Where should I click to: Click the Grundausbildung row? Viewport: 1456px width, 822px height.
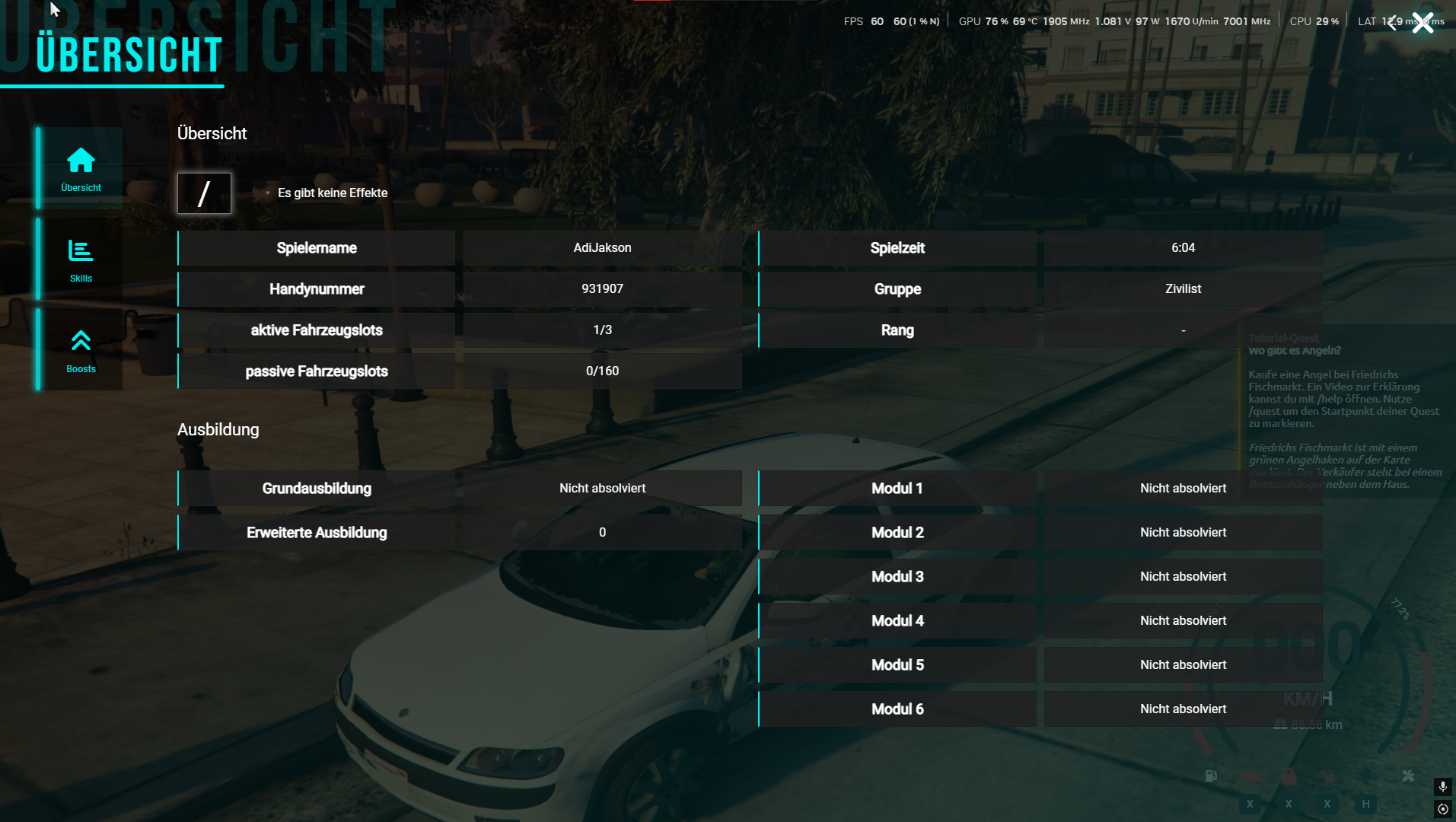(x=316, y=488)
